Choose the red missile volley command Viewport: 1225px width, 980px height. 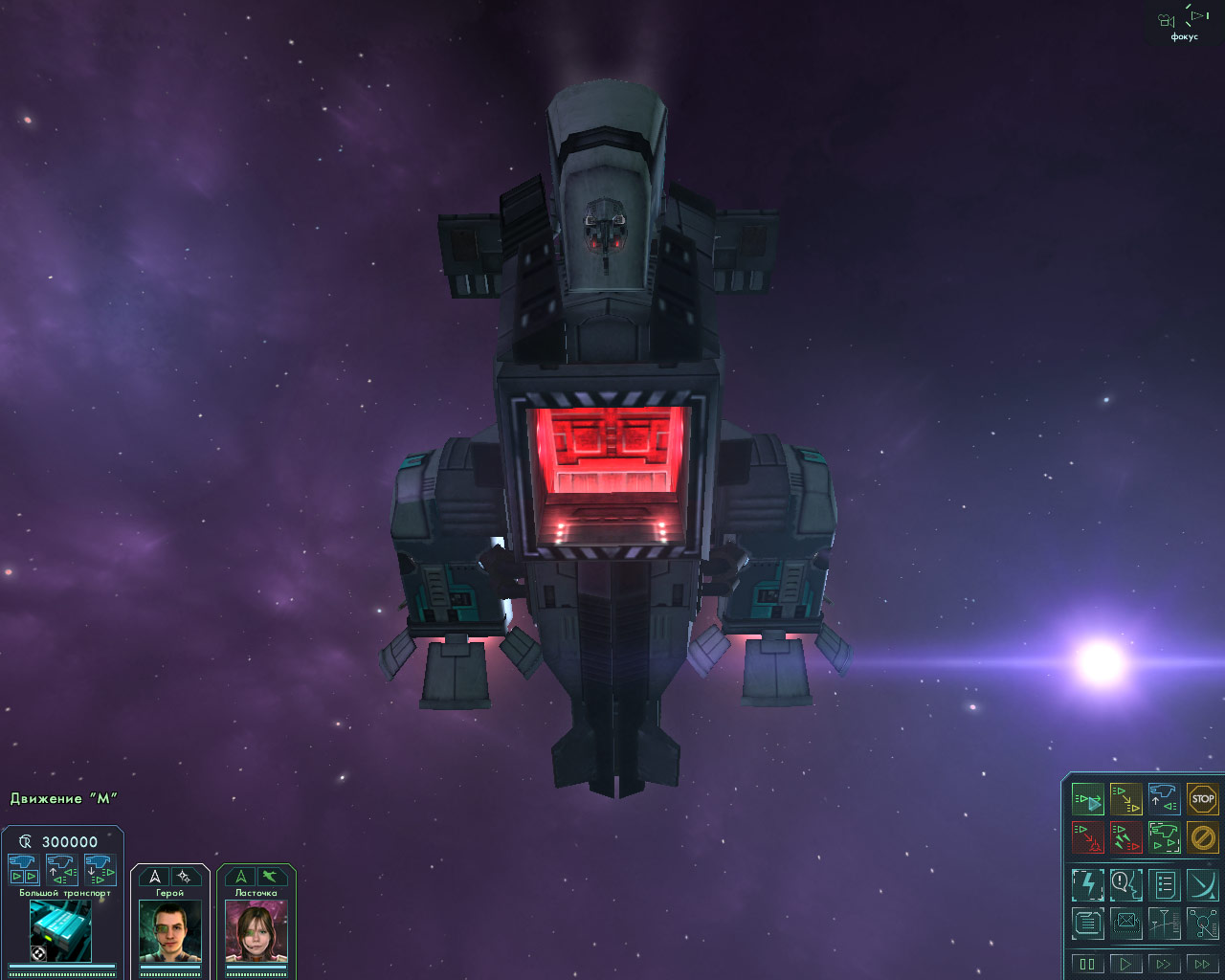pos(1126,837)
